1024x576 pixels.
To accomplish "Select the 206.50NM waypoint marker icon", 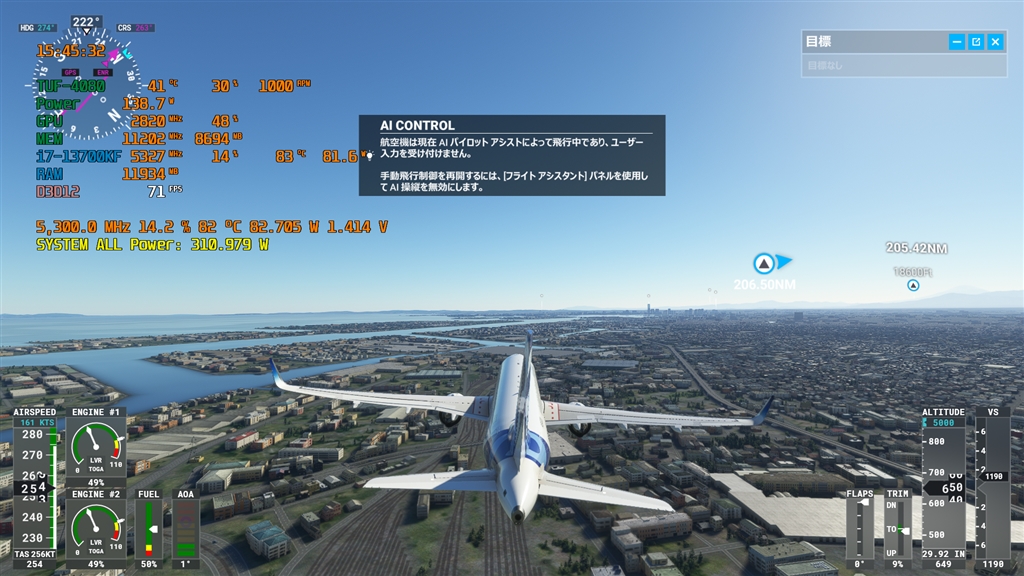I will (x=764, y=263).
